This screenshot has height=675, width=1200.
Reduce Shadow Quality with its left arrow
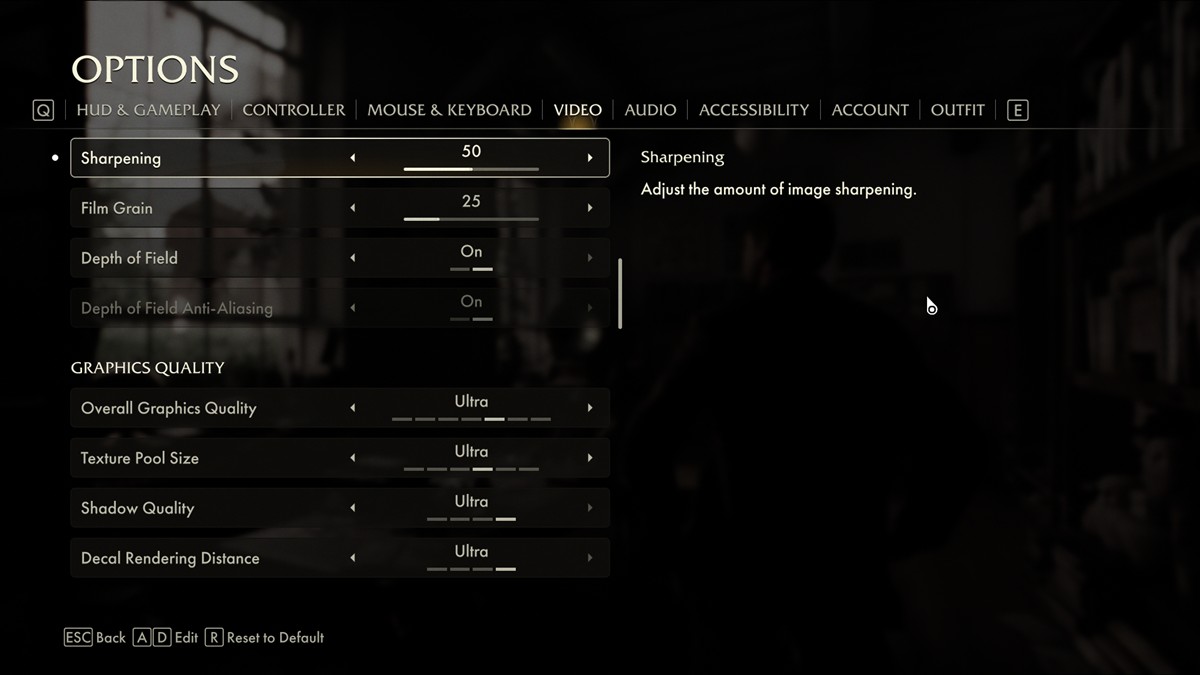[352, 508]
